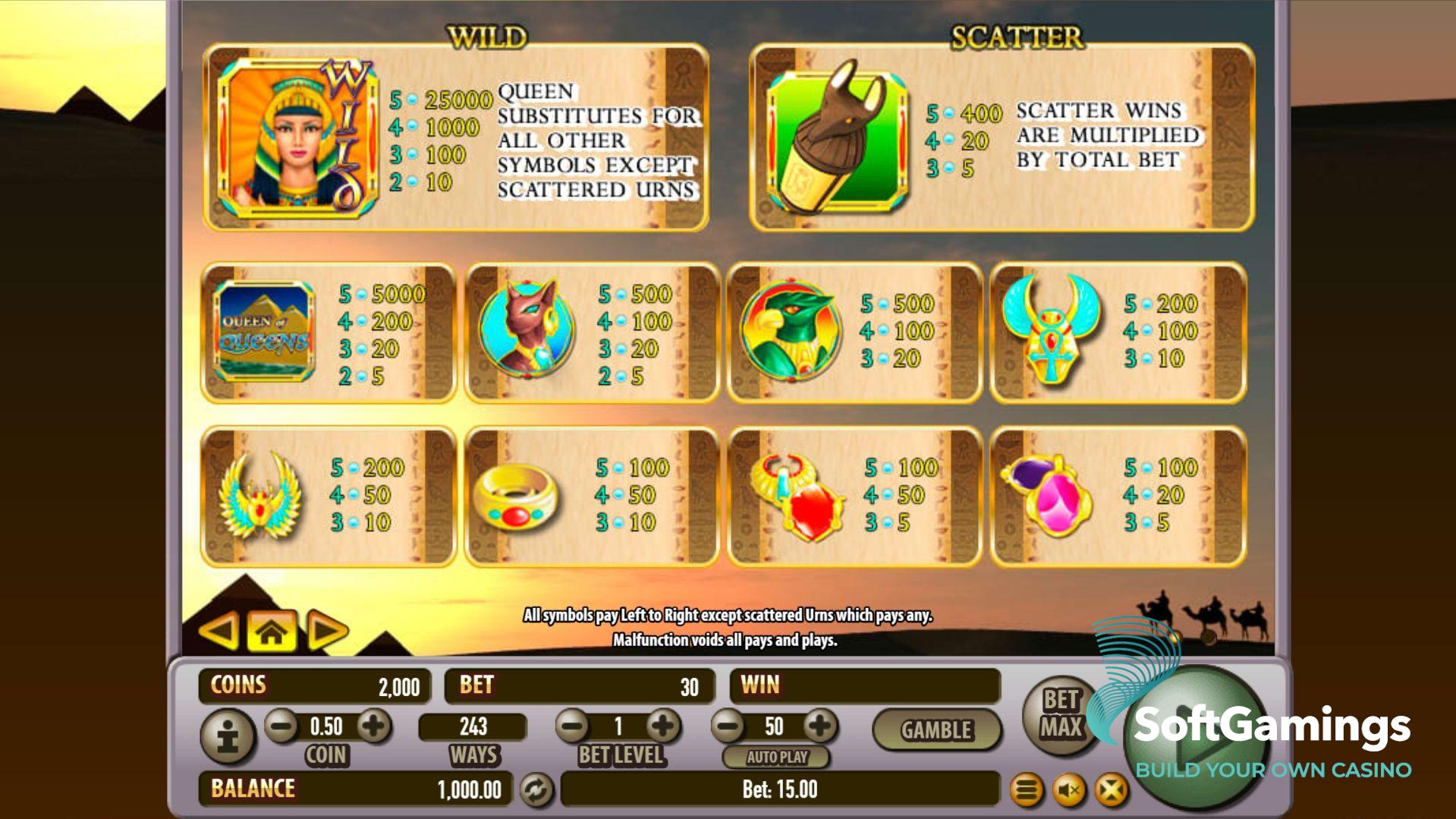Open the game info button

tap(228, 736)
